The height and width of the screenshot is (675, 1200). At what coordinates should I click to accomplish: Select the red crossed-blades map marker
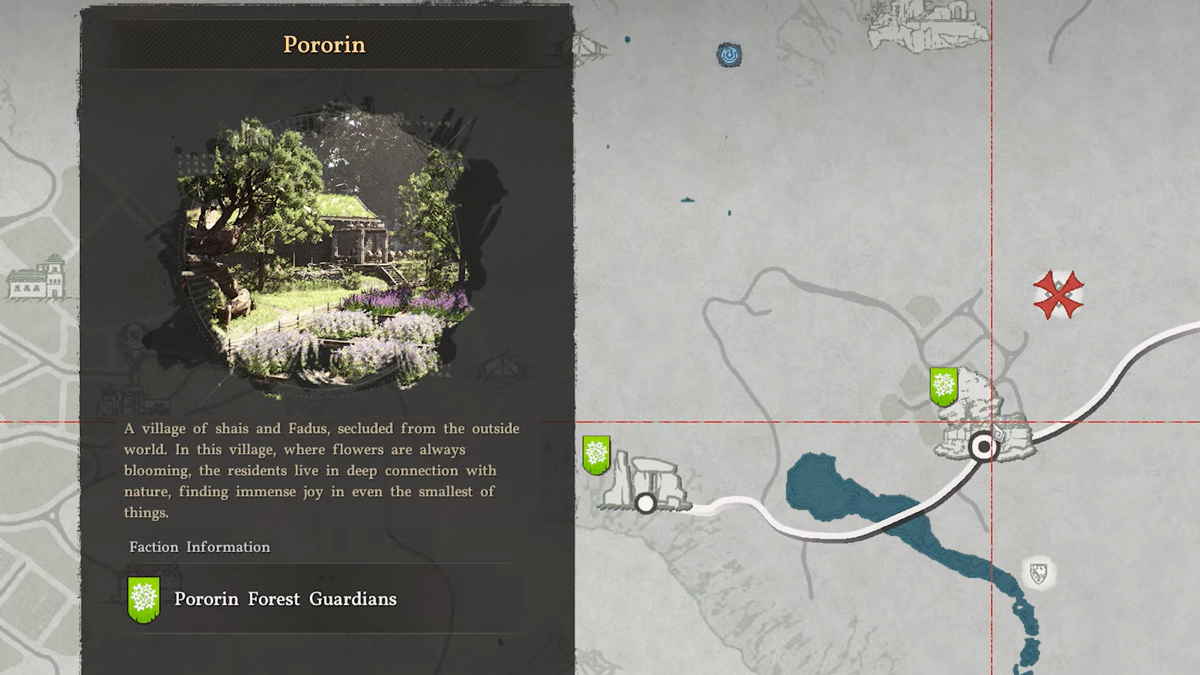click(x=1058, y=295)
